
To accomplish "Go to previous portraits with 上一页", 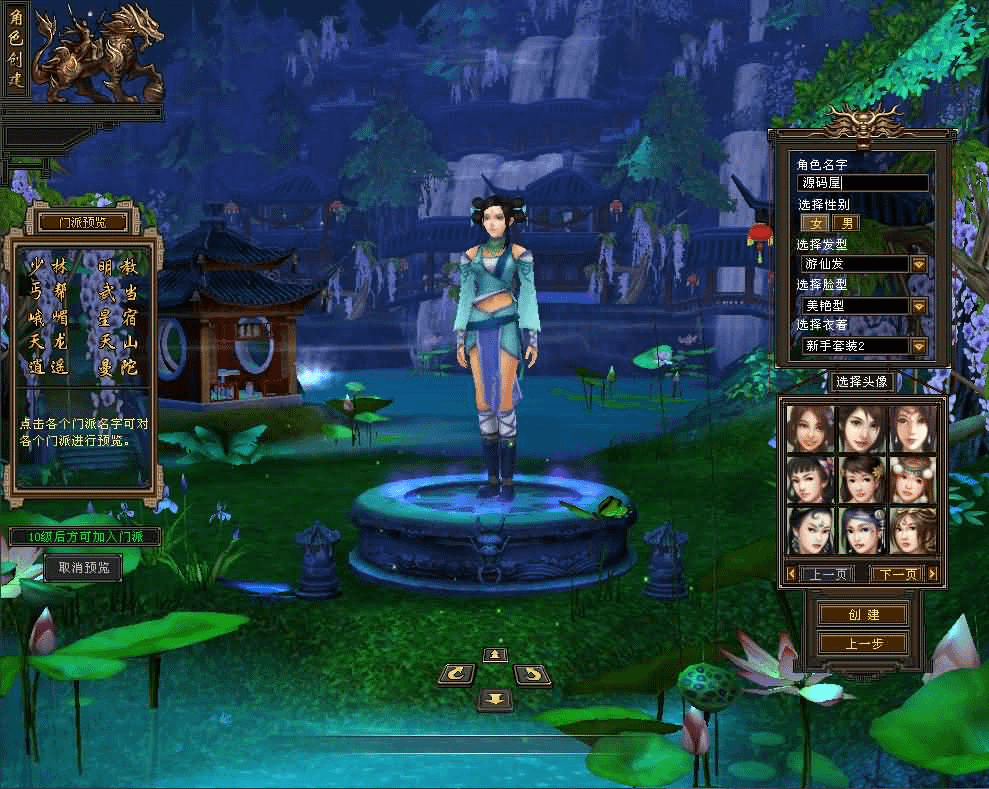I will [829, 574].
